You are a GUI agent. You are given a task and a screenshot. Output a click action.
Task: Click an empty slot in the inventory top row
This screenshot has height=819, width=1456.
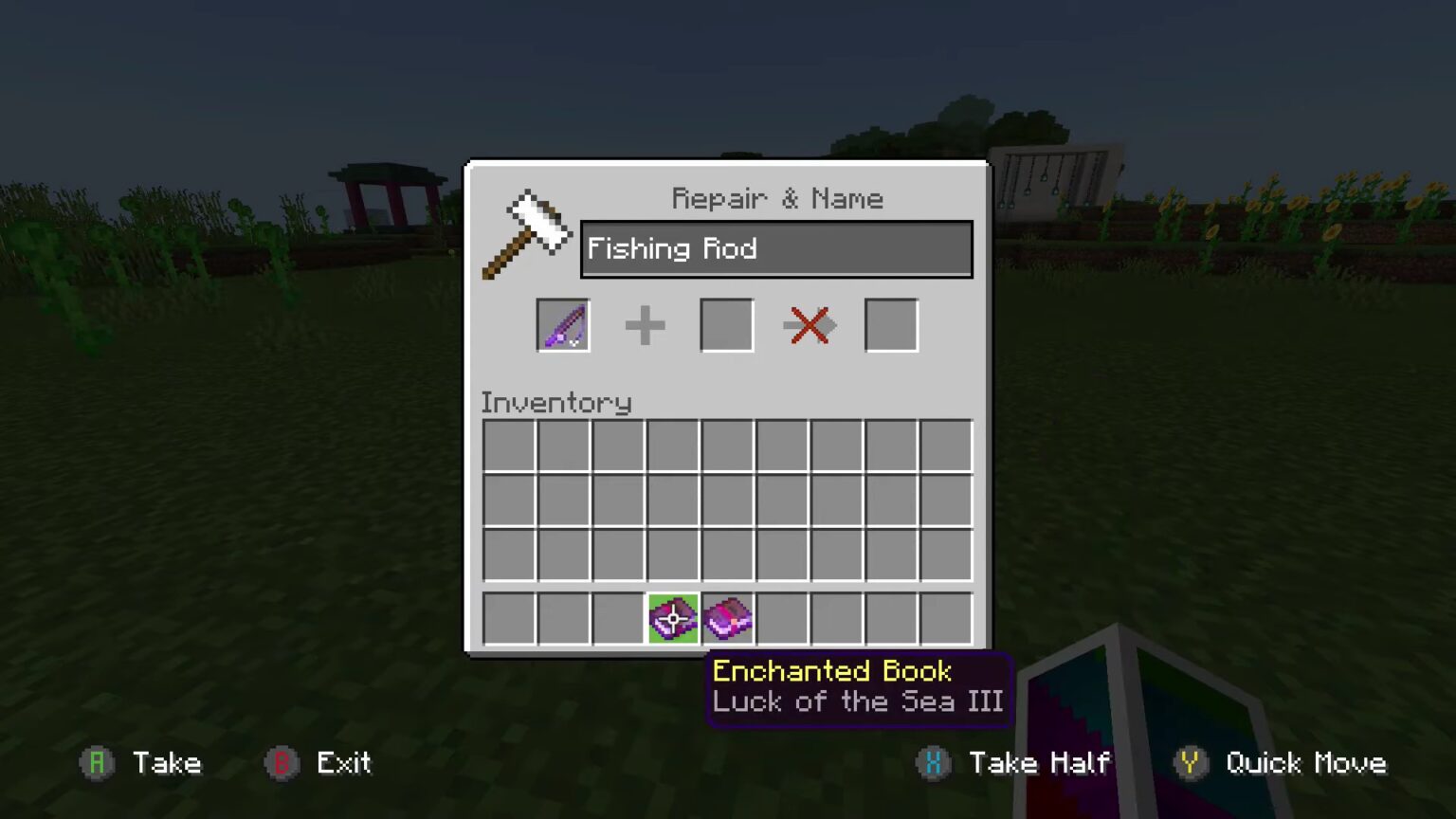510,446
